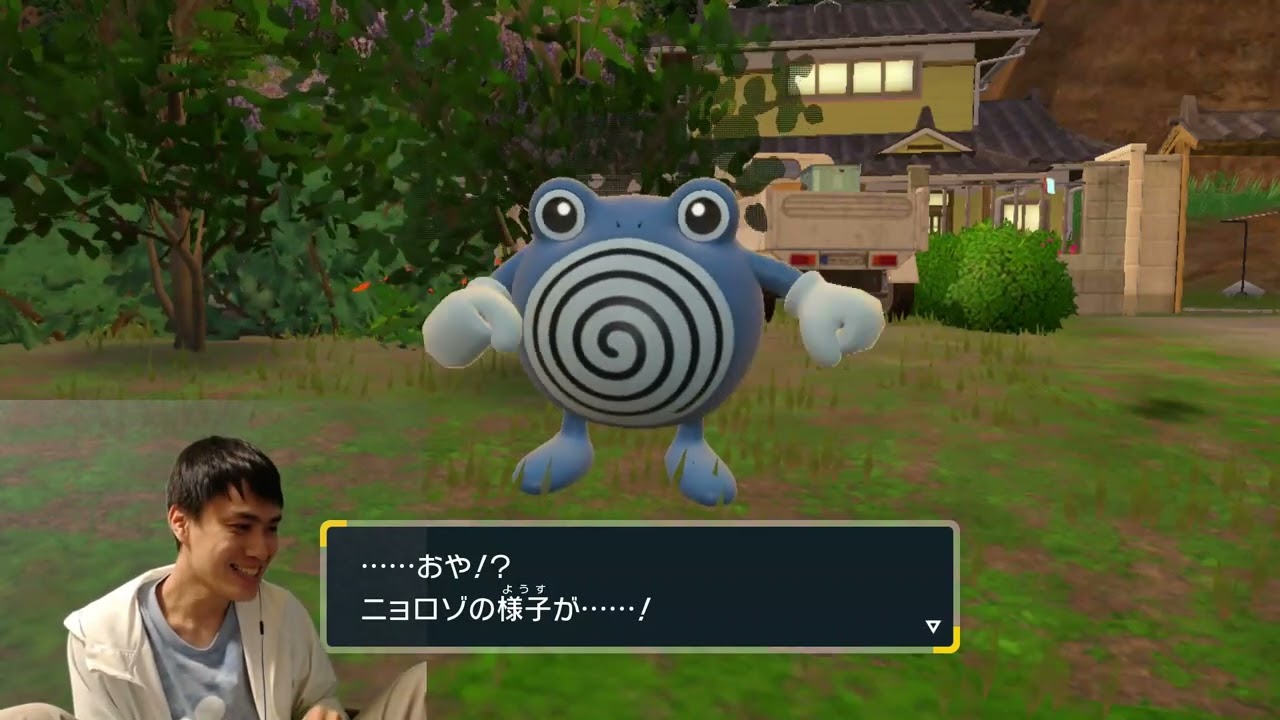Click the dialogue text box
The height and width of the screenshot is (720, 1280).
(x=640, y=585)
